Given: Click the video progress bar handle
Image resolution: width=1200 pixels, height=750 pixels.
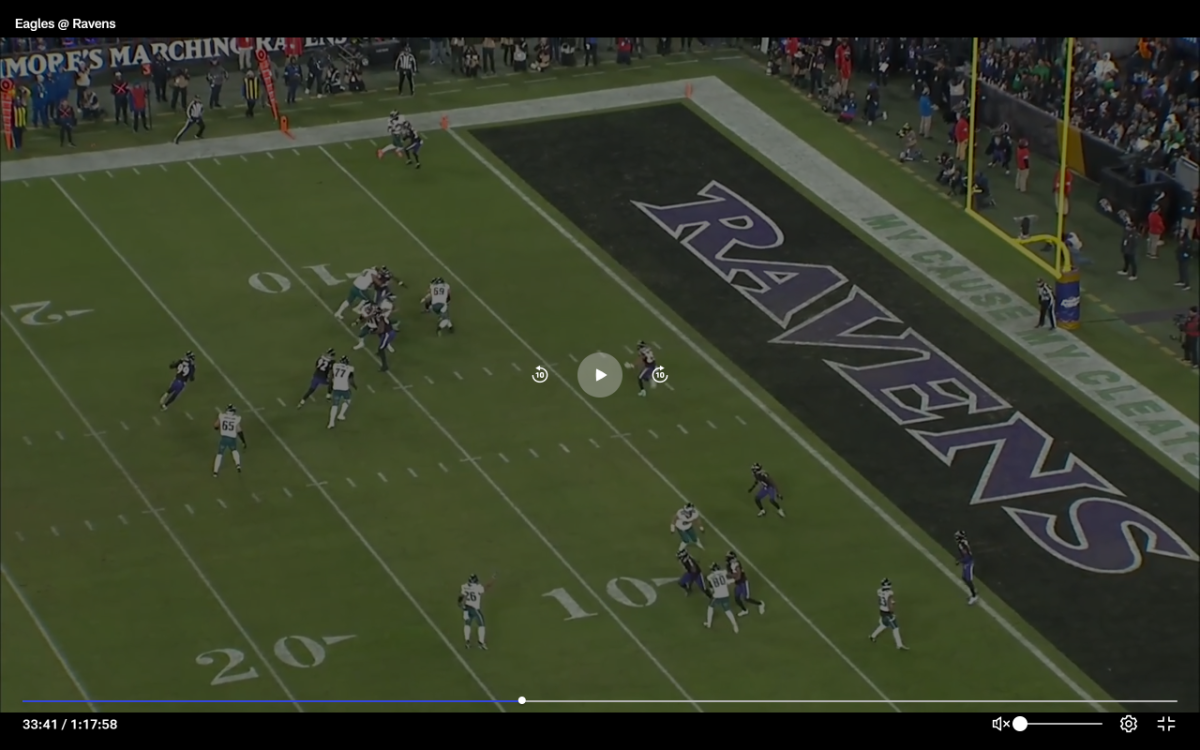Looking at the screenshot, I should click(x=522, y=700).
